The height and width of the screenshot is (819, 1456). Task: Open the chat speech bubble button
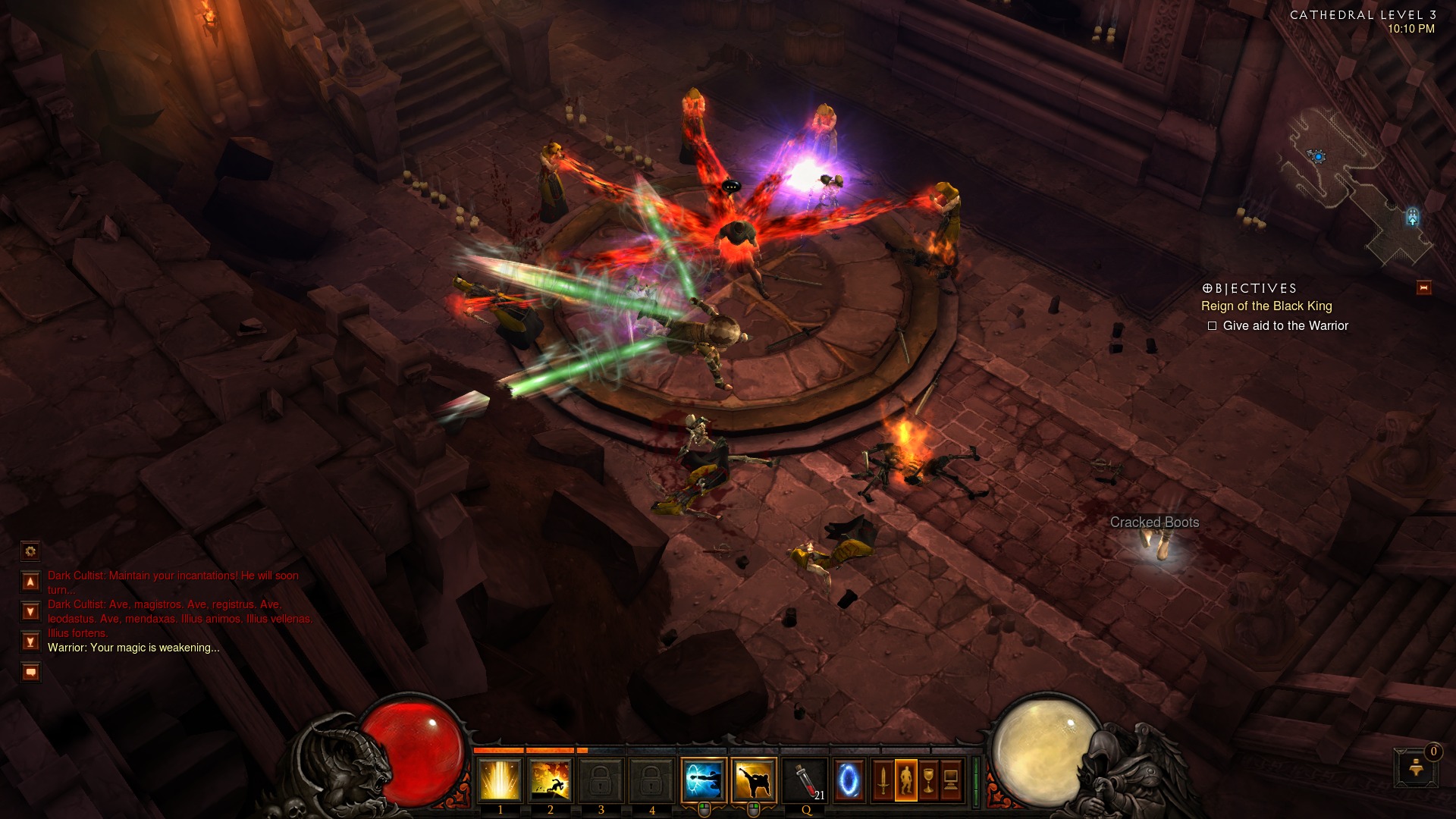click(30, 672)
